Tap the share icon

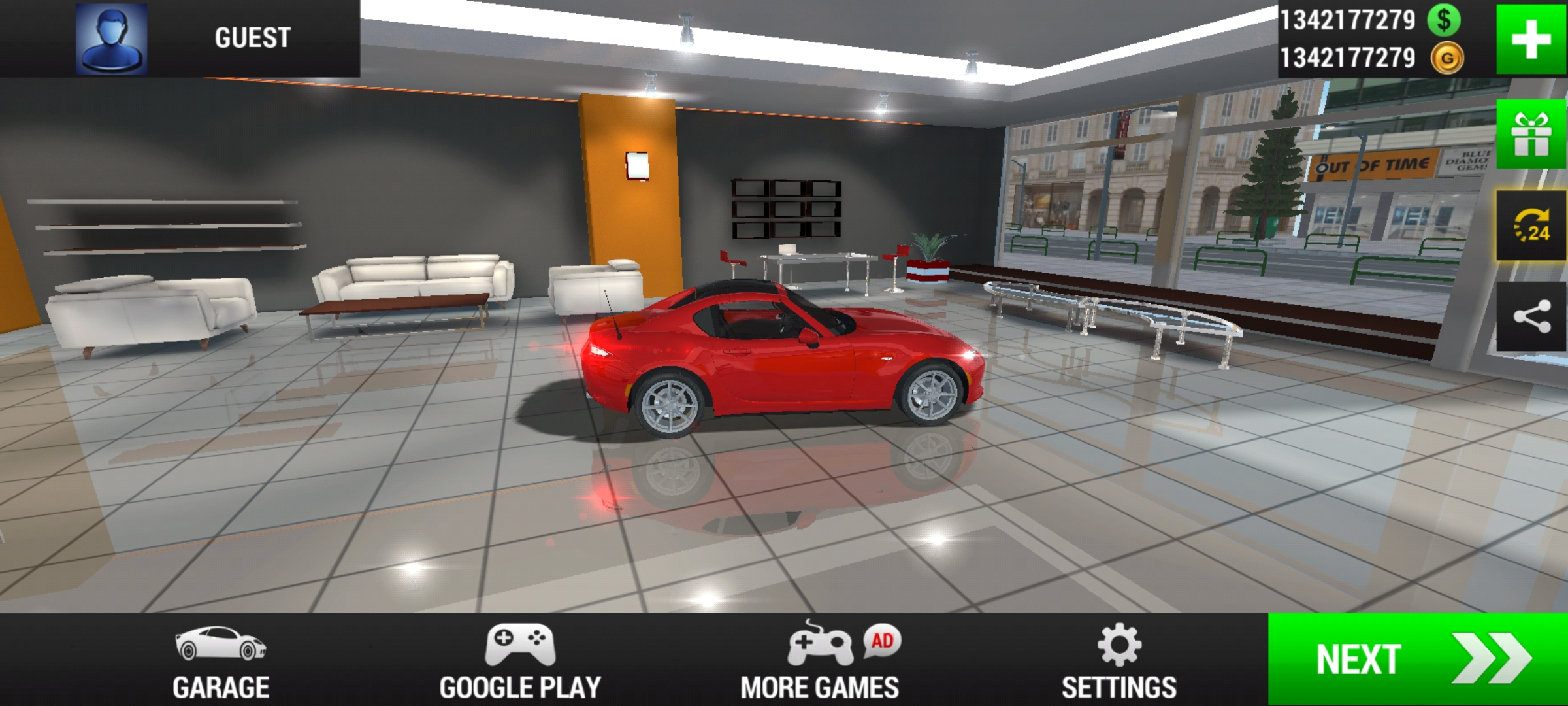[x=1531, y=317]
